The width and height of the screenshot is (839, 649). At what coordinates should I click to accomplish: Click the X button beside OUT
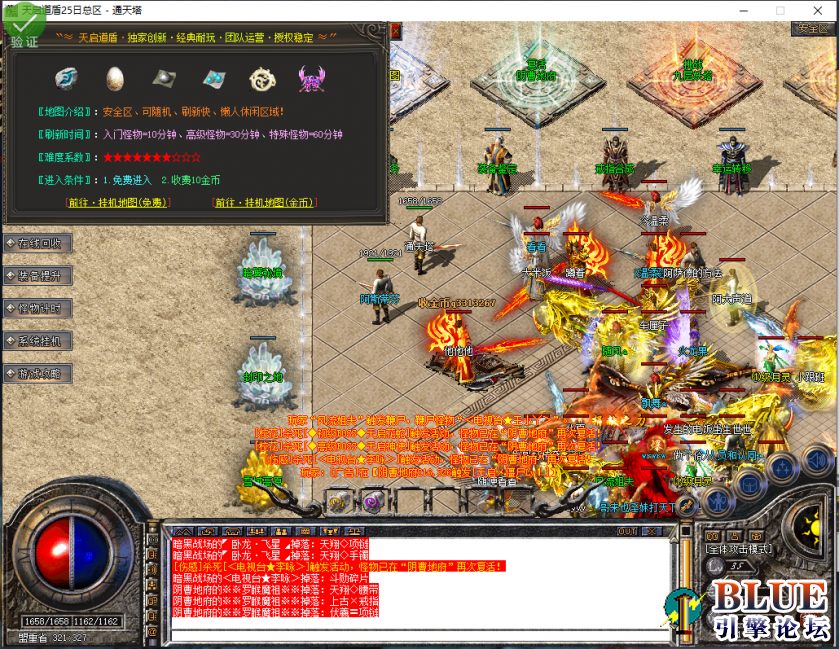pyautogui.click(x=652, y=531)
